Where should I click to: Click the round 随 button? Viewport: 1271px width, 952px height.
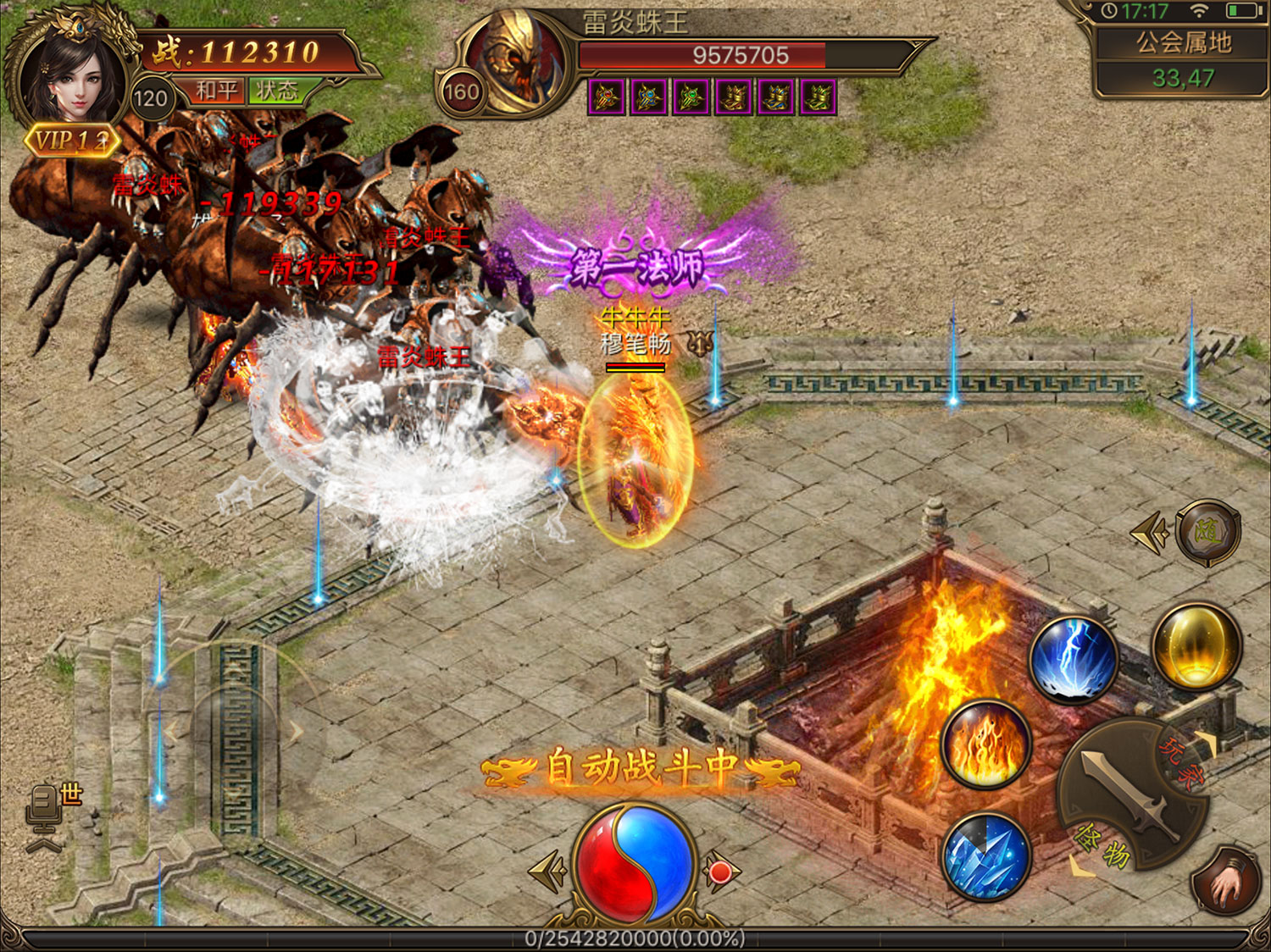click(x=1207, y=533)
